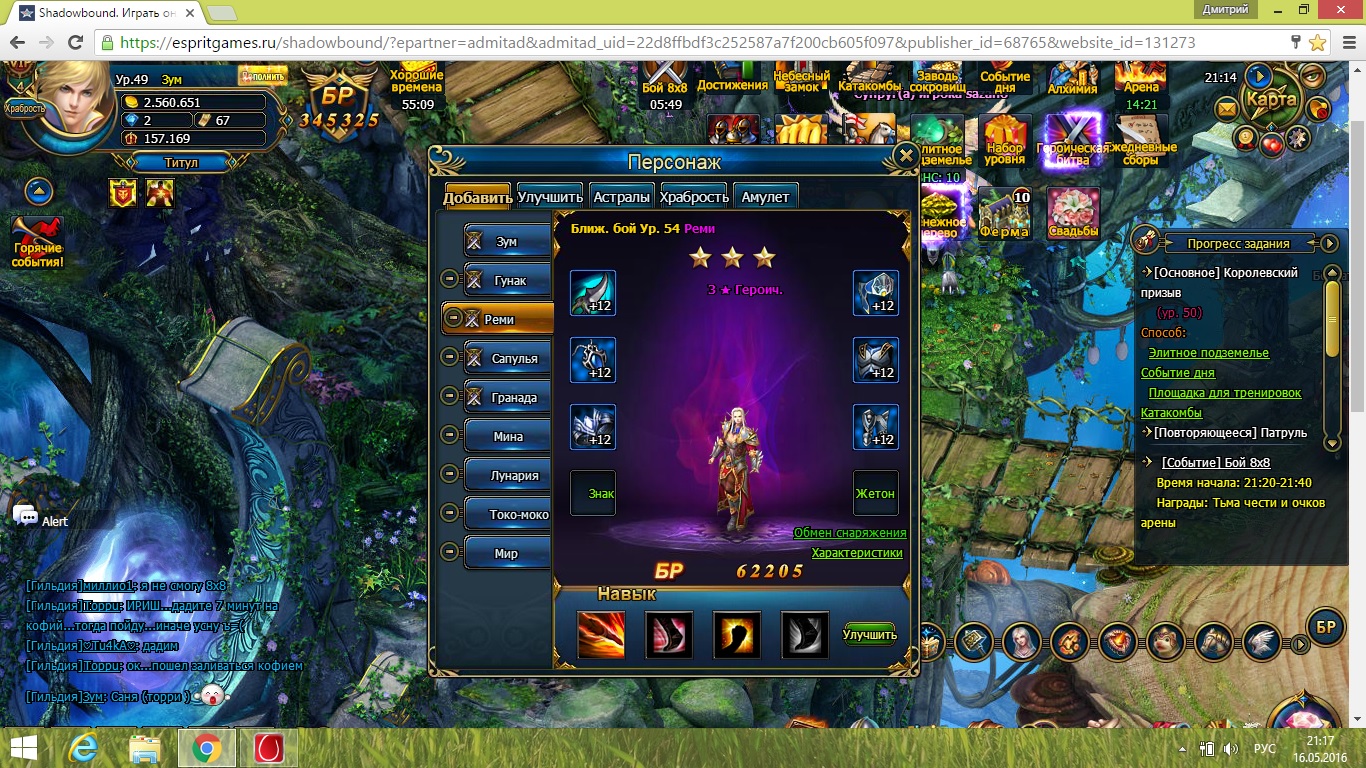Choose hero Зум from the list
The width and height of the screenshot is (1366, 768).
pyautogui.click(x=507, y=242)
